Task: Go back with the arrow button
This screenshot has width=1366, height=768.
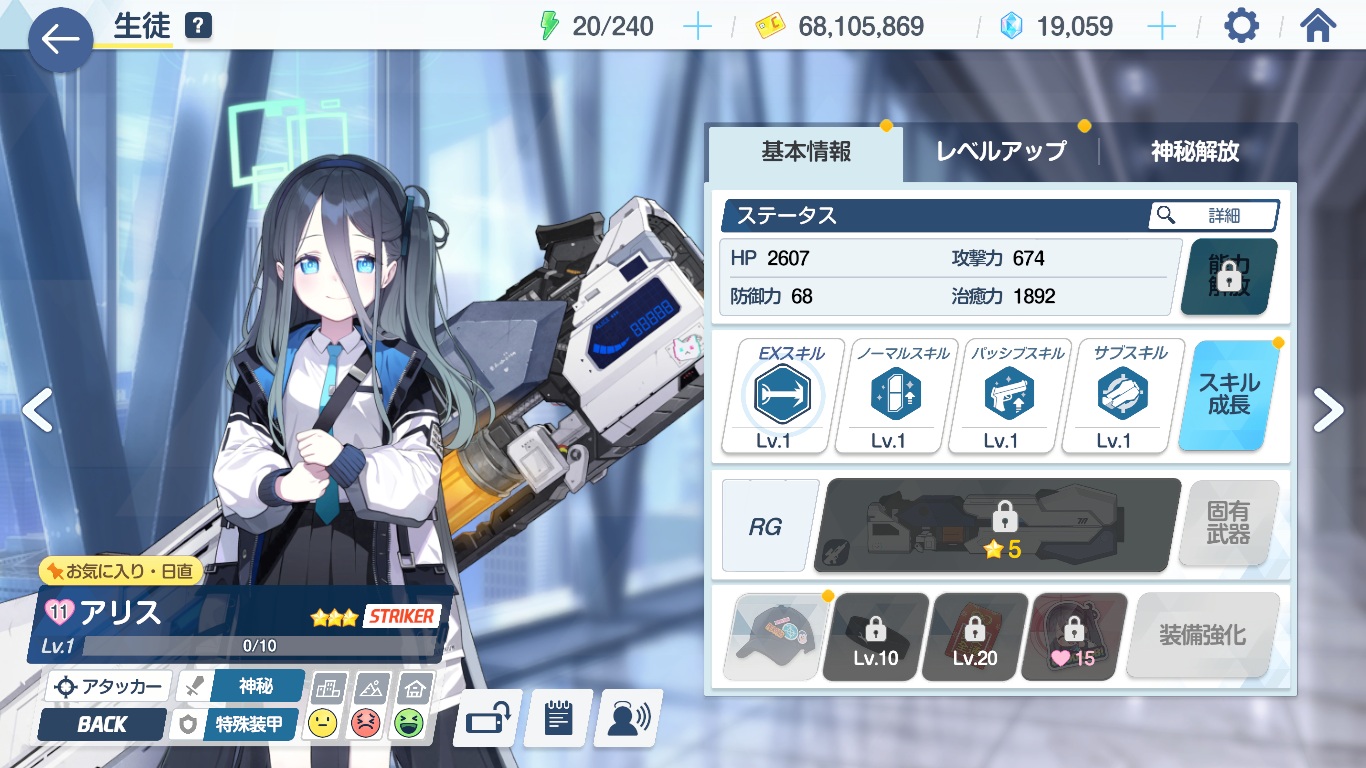Action: [x=60, y=40]
